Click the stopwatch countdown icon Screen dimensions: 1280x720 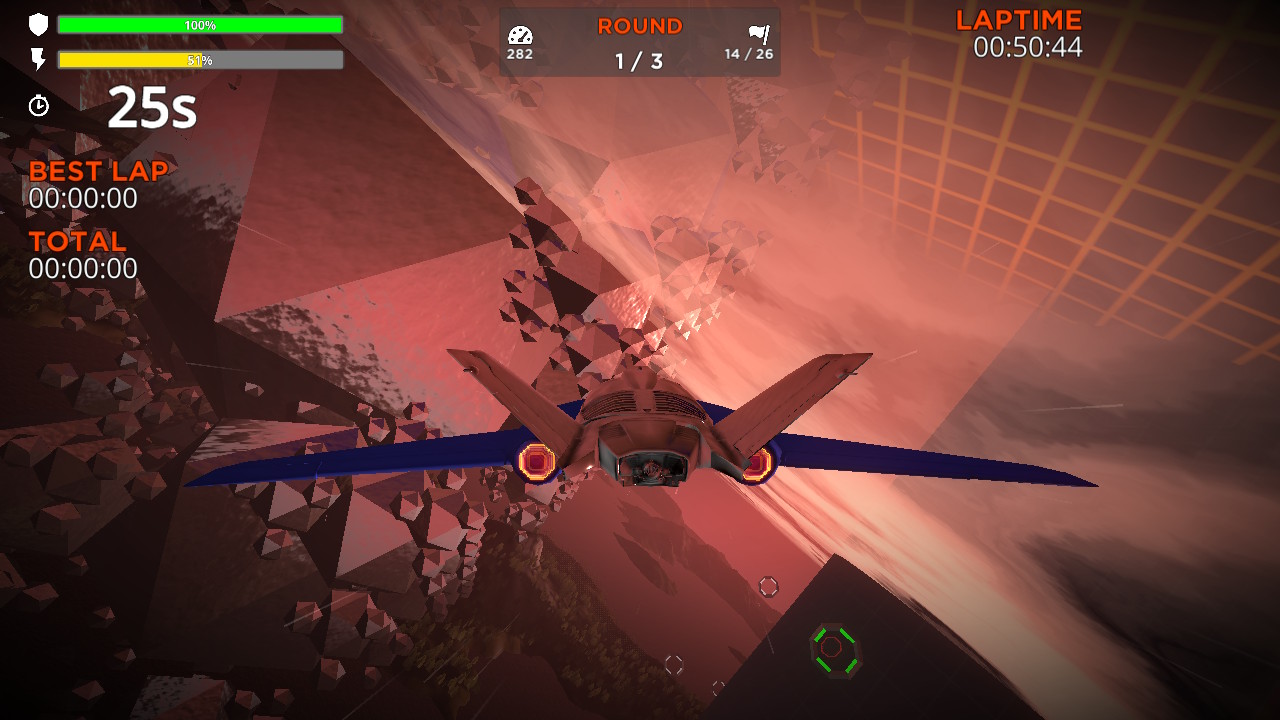[x=39, y=104]
